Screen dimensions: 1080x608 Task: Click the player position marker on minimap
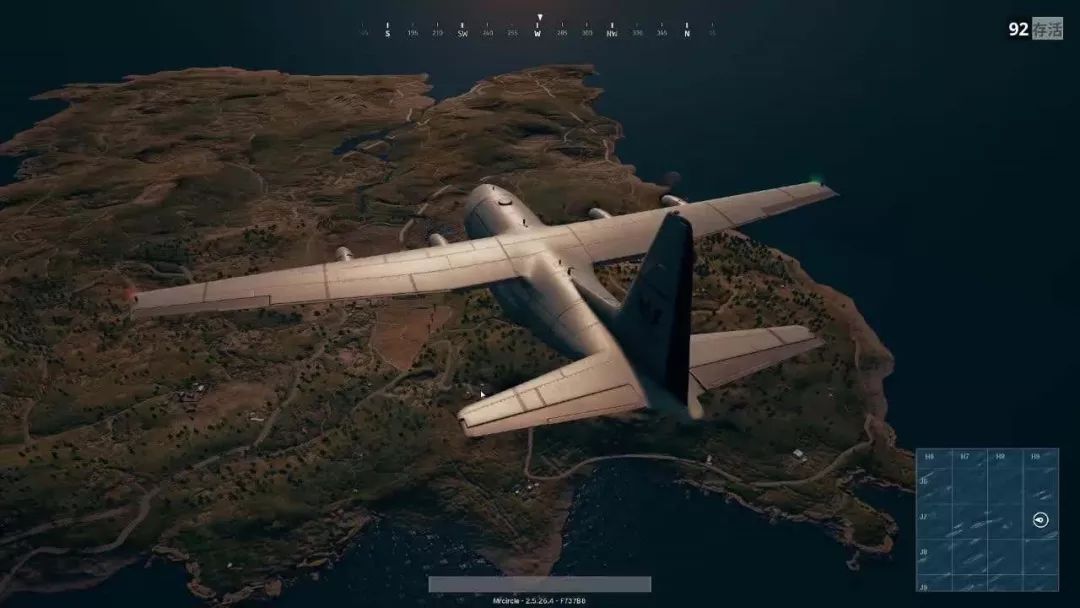coord(1040,520)
